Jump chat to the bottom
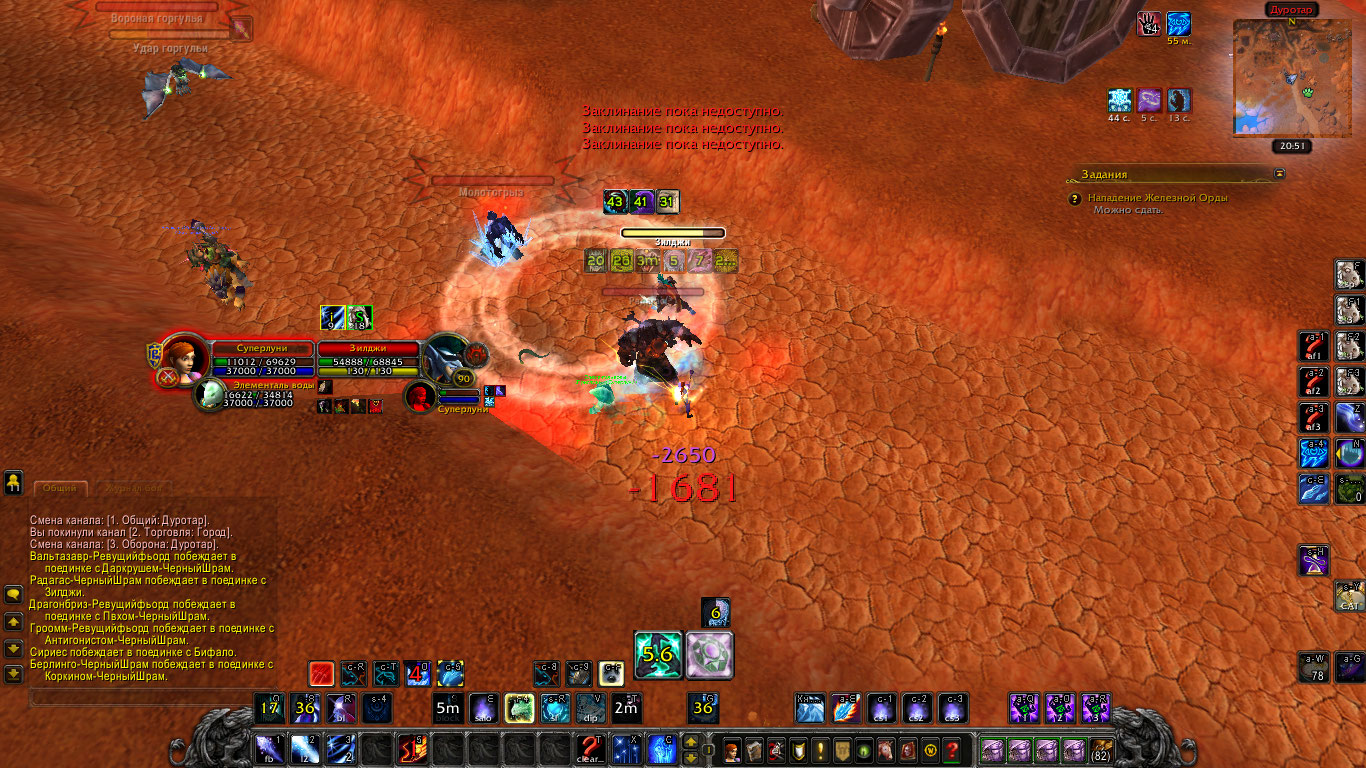This screenshot has width=1366, height=768. point(13,674)
